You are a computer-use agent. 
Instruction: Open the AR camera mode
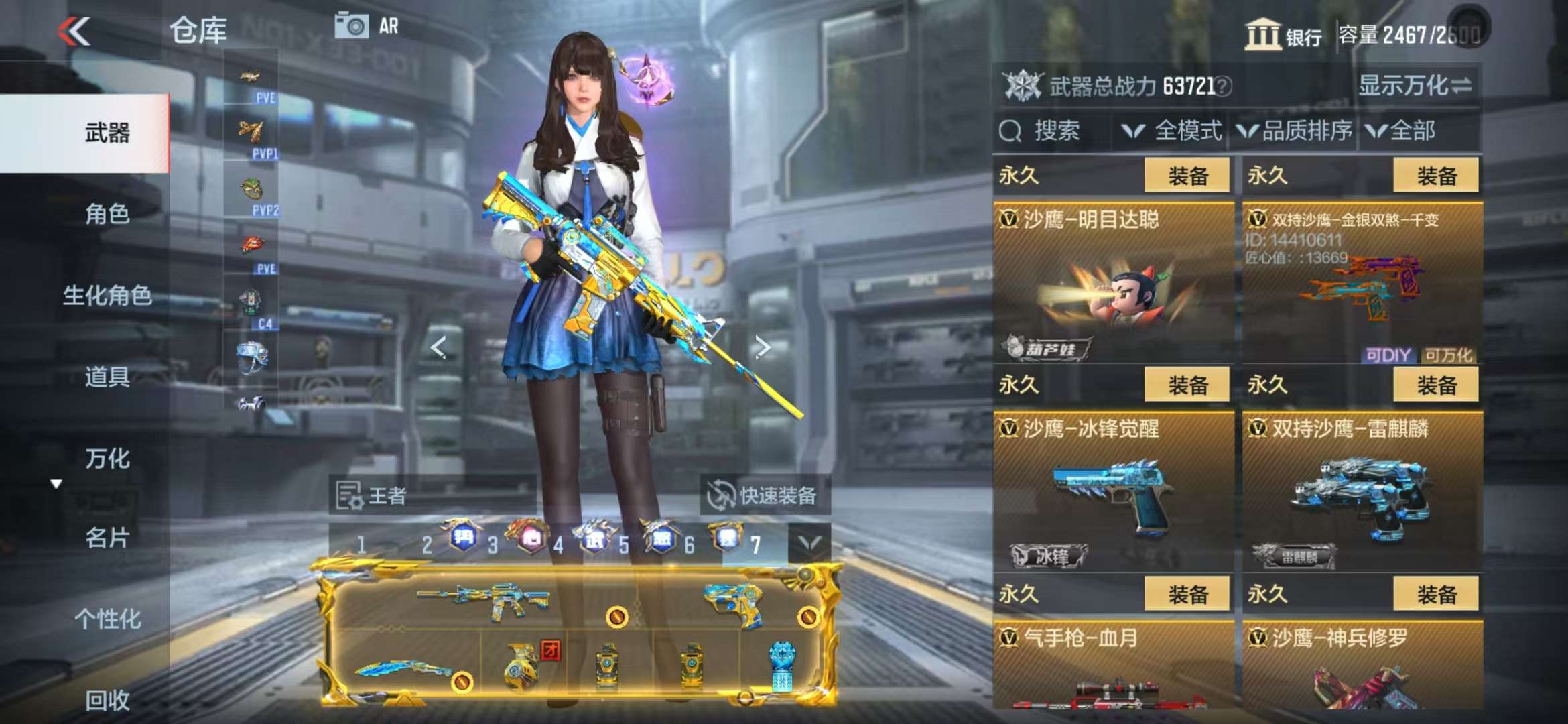point(367,26)
